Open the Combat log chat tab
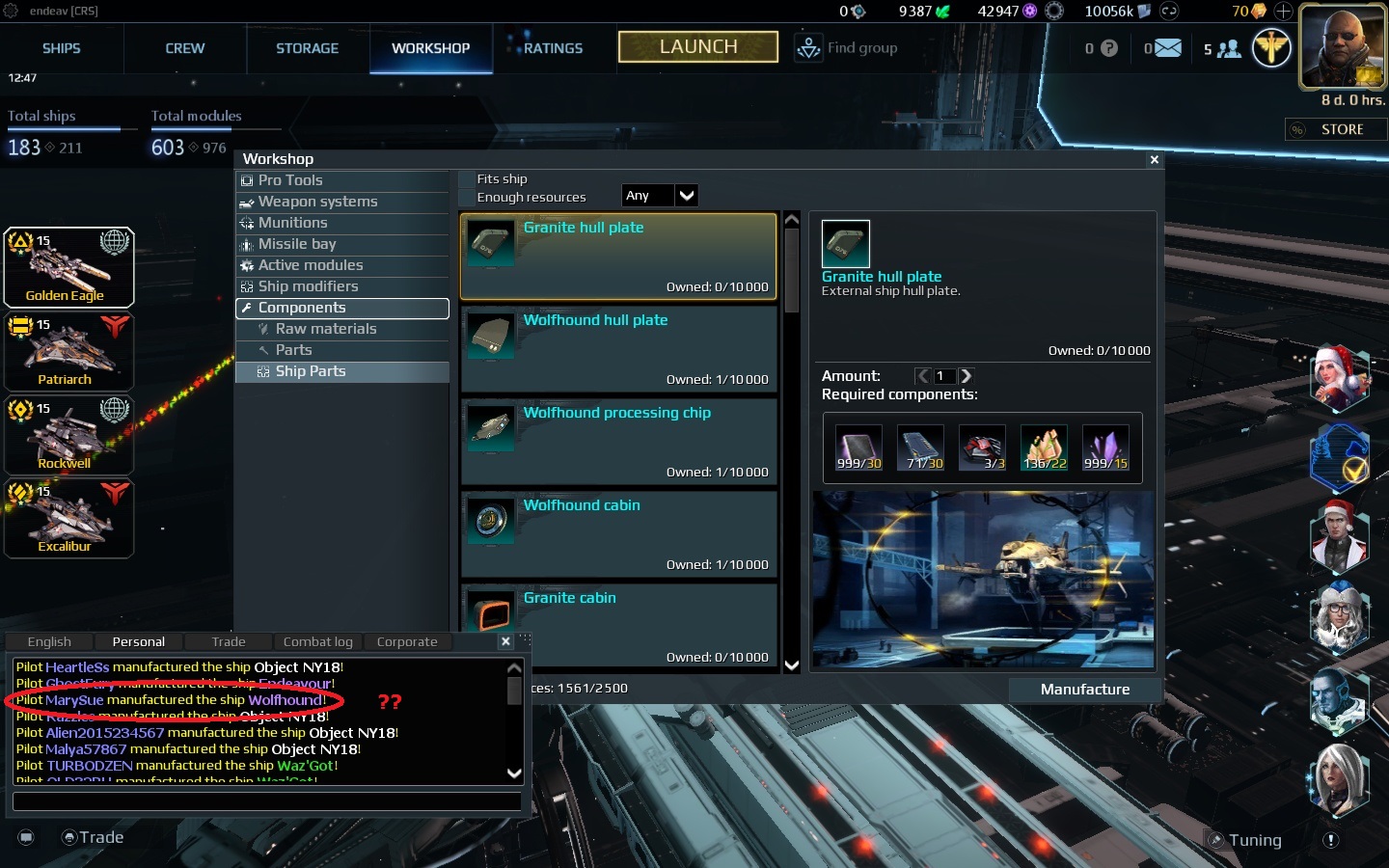The height and width of the screenshot is (868, 1389). click(x=318, y=641)
